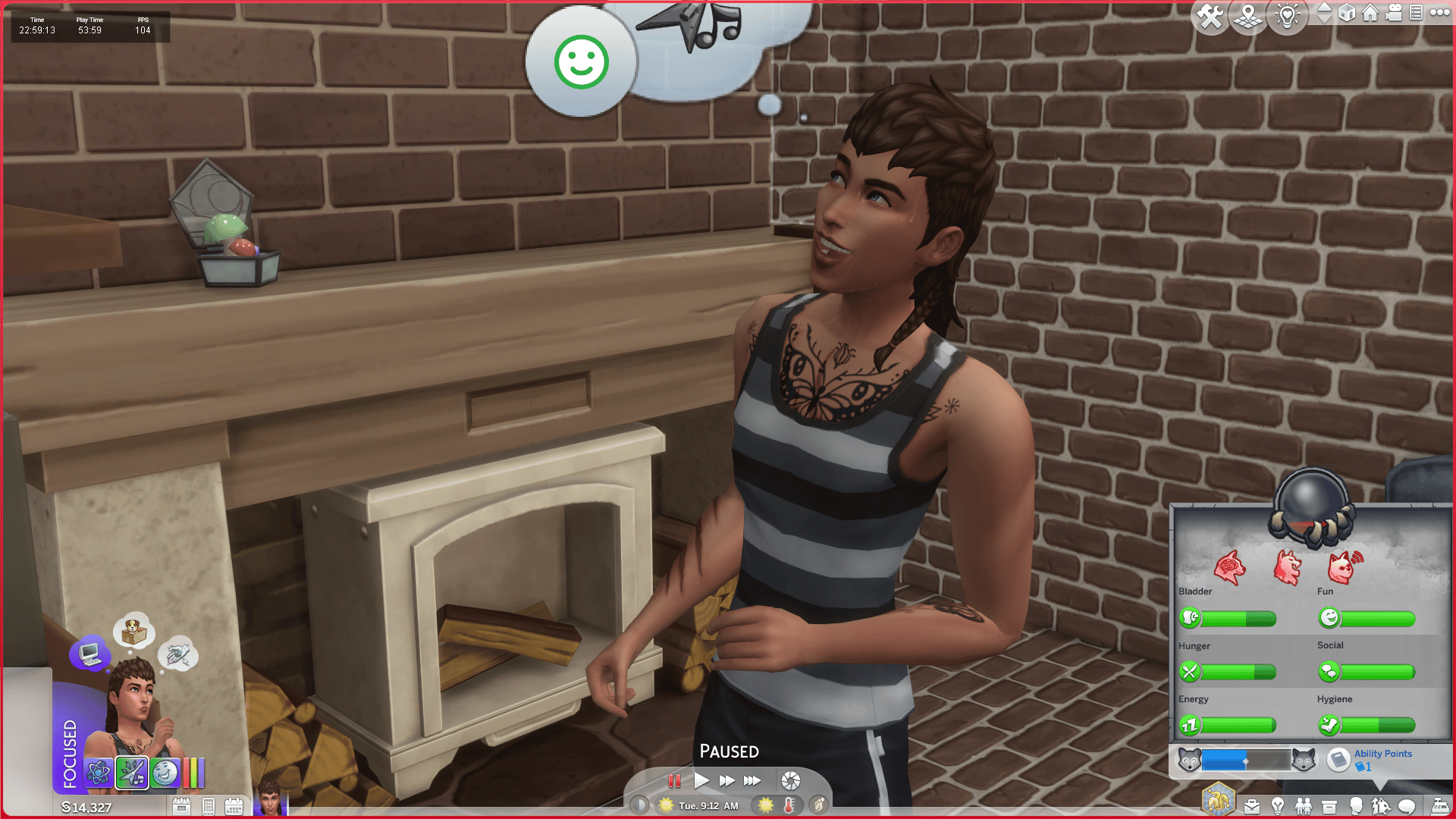Screen dimensions: 1456x819
Task: Open the lightbulb heart icon panel
Action: pyautogui.click(x=1287, y=16)
